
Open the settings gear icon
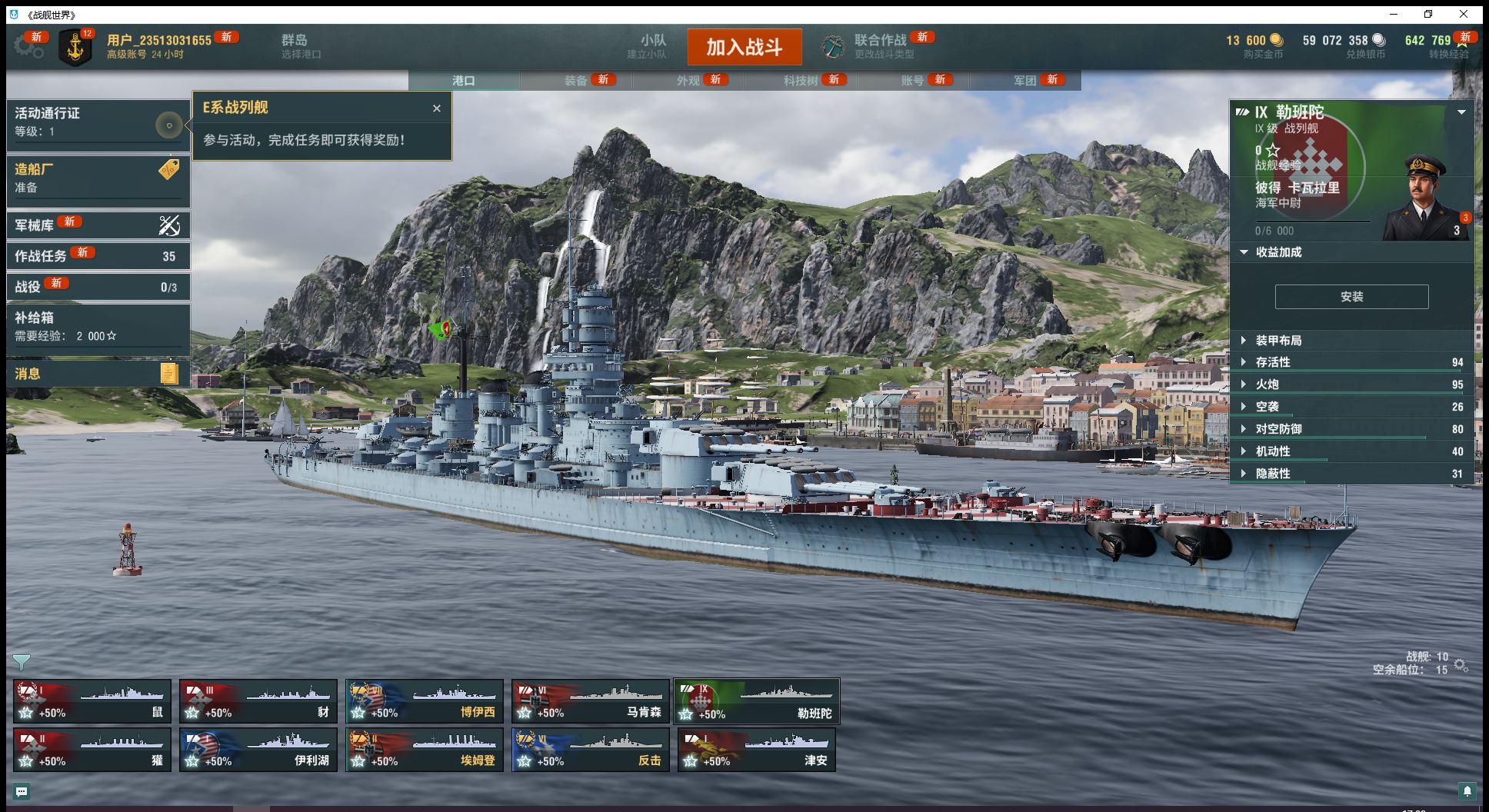[x=29, y=47]
